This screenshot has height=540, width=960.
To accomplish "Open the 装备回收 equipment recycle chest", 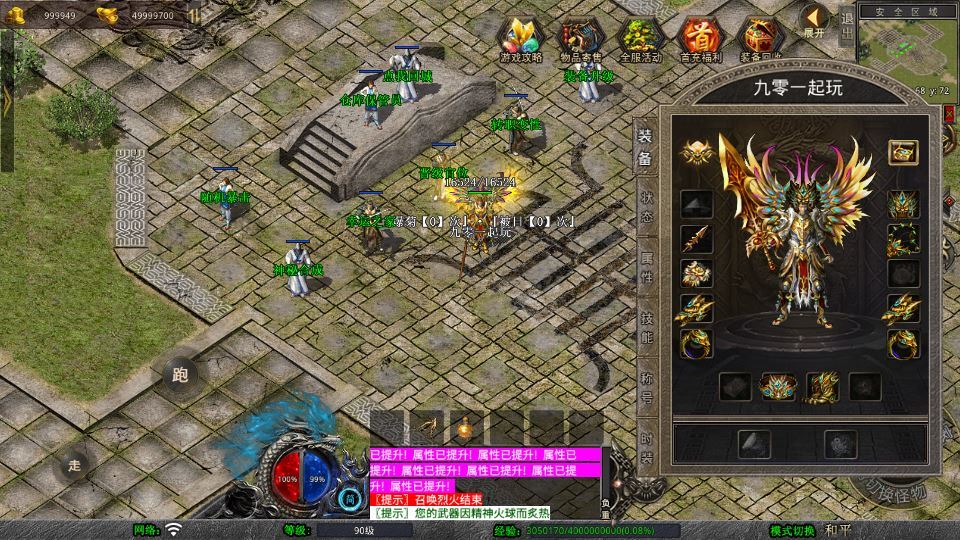I will (759, 38).
